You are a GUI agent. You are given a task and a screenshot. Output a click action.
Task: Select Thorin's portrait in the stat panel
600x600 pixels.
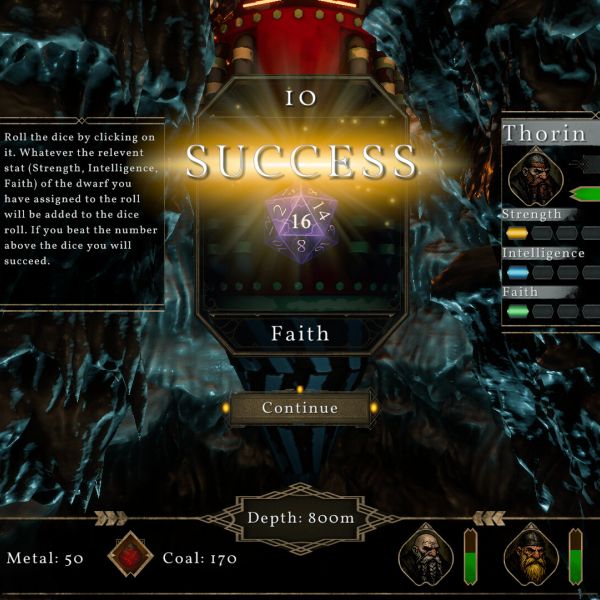coord(535,173)
